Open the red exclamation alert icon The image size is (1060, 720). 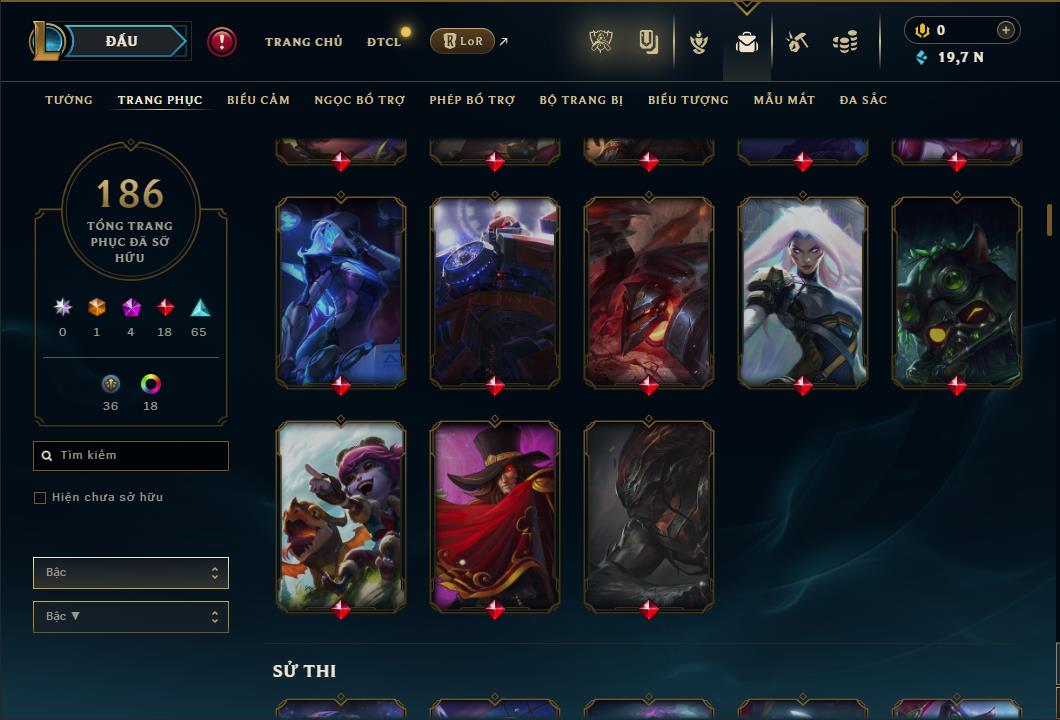pyautogui.click(x=221, y=41)
